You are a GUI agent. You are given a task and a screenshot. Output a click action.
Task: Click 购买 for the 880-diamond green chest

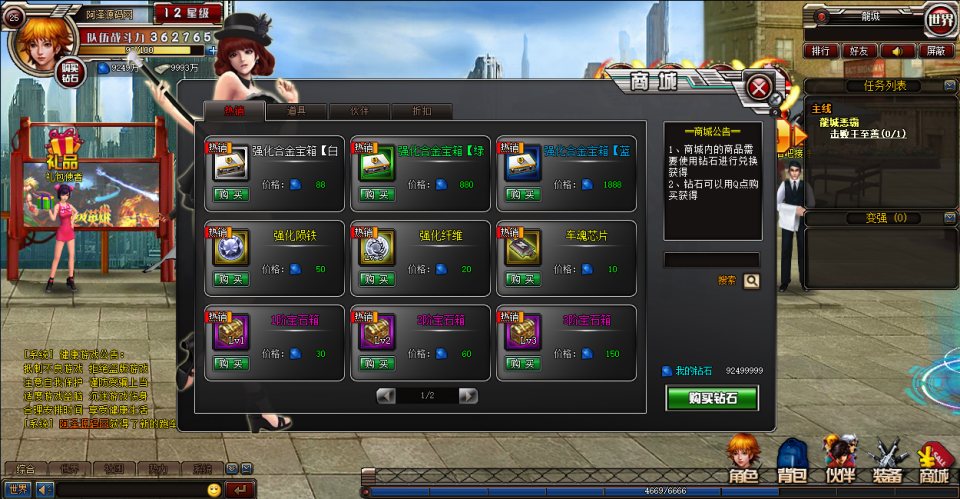pos(377,195)
